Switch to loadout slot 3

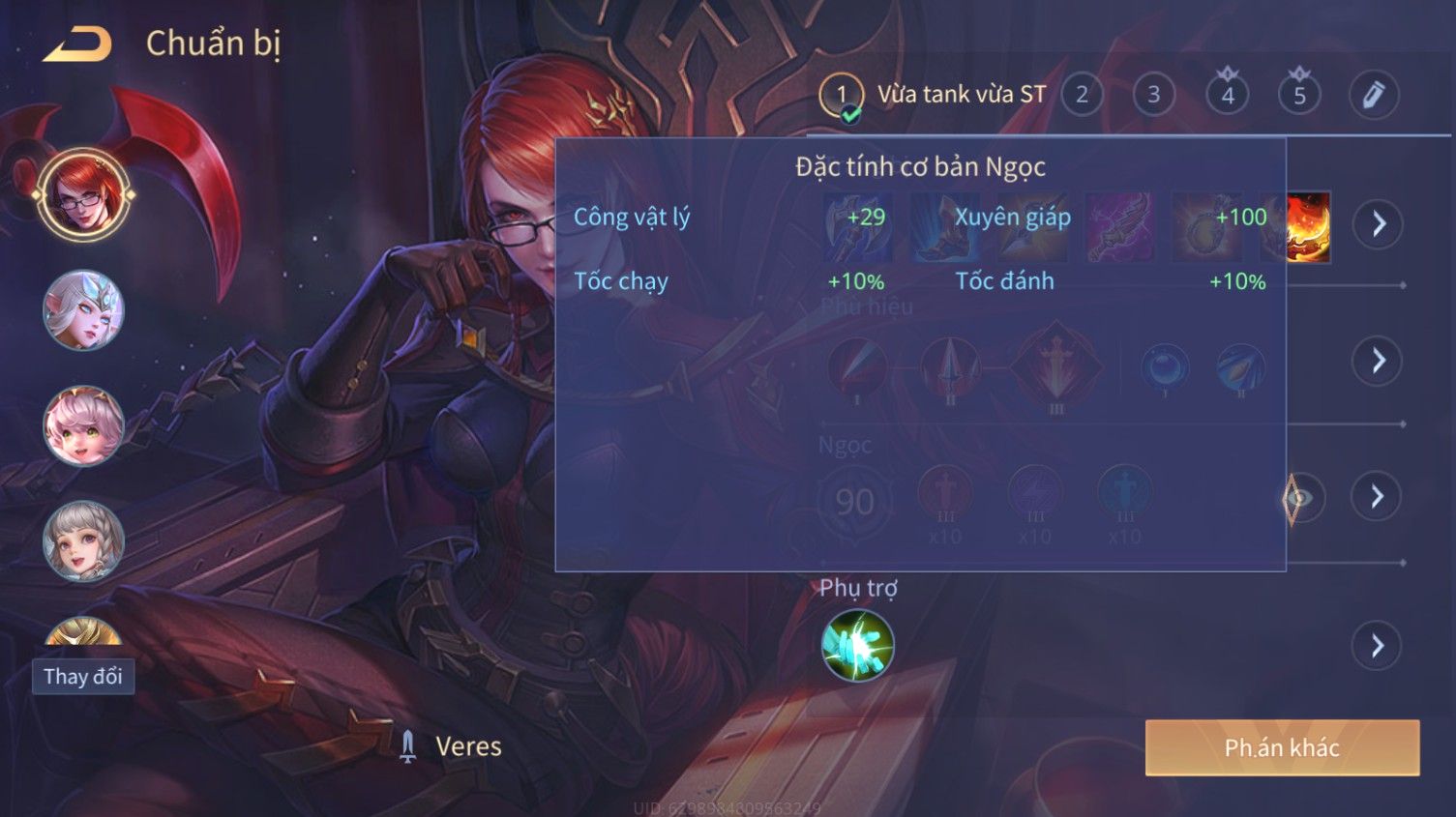1153,95
